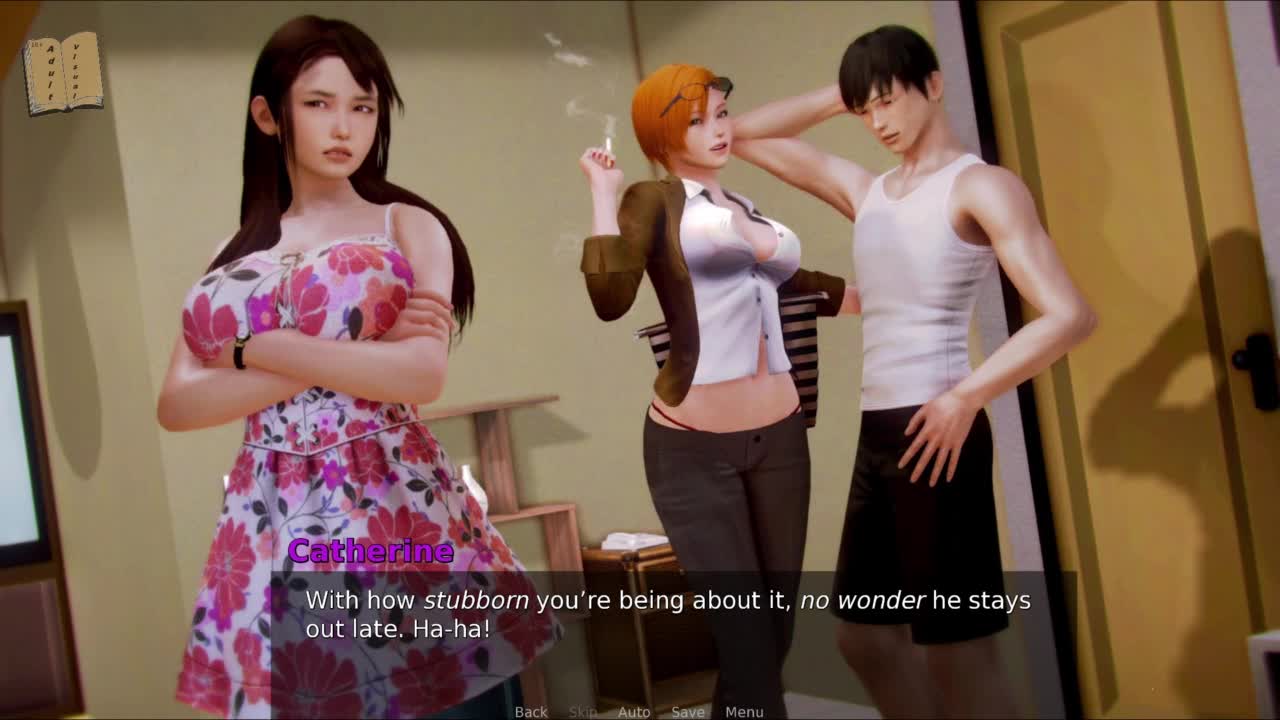Go back one dialogue line

point(531,712)
